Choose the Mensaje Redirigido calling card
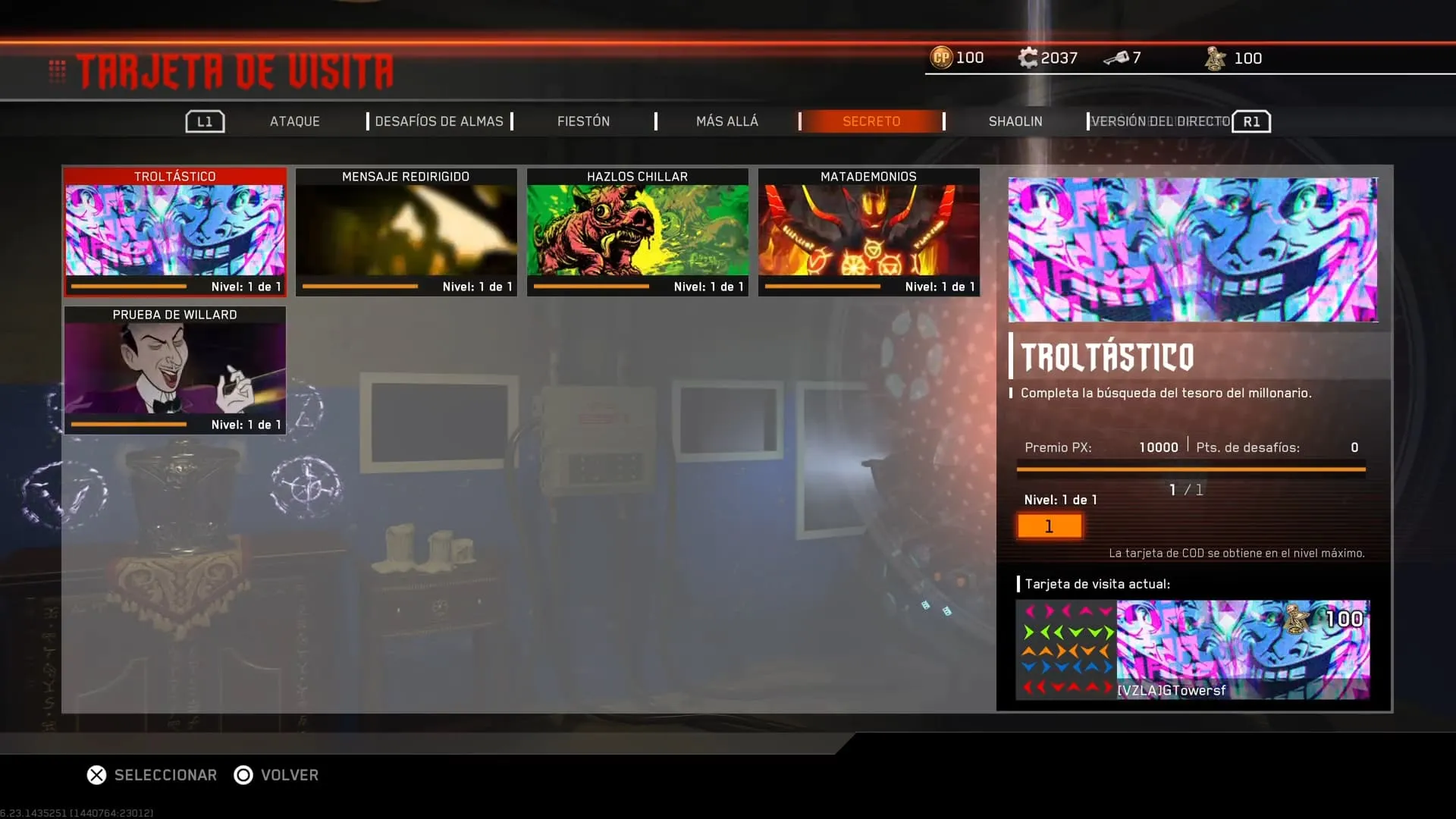 (406, 231)
